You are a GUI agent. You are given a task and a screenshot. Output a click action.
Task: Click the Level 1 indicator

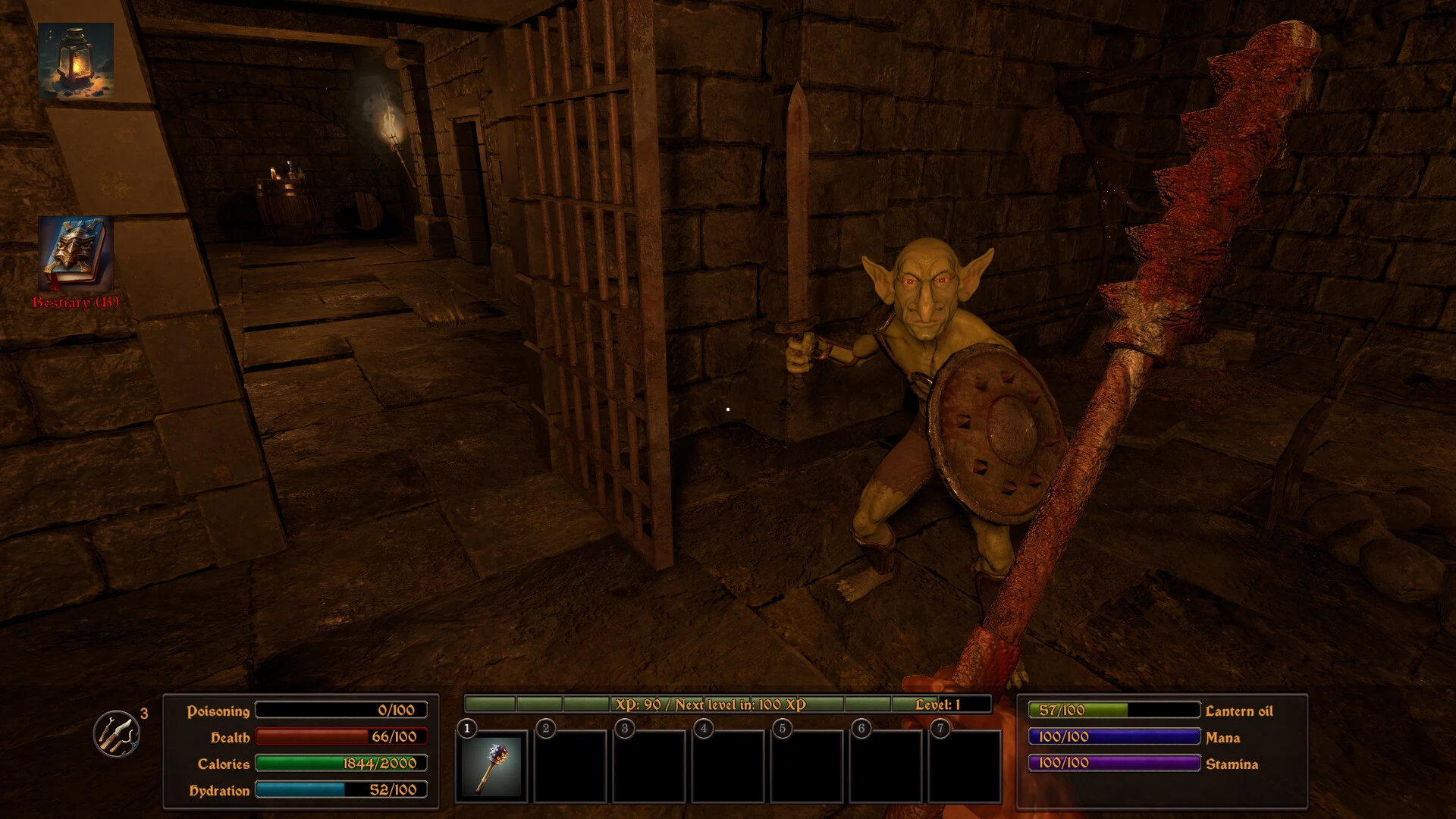[x=943, y=703]
